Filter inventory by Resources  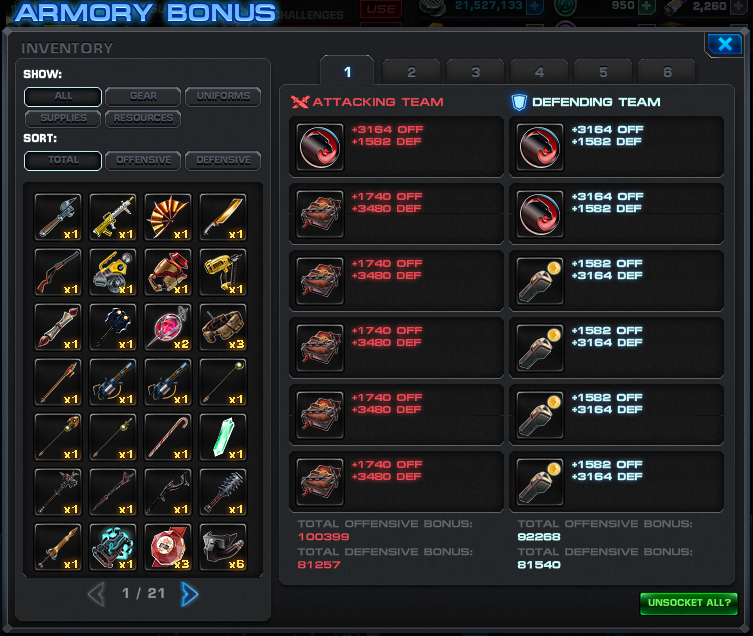tap(143, 118)
